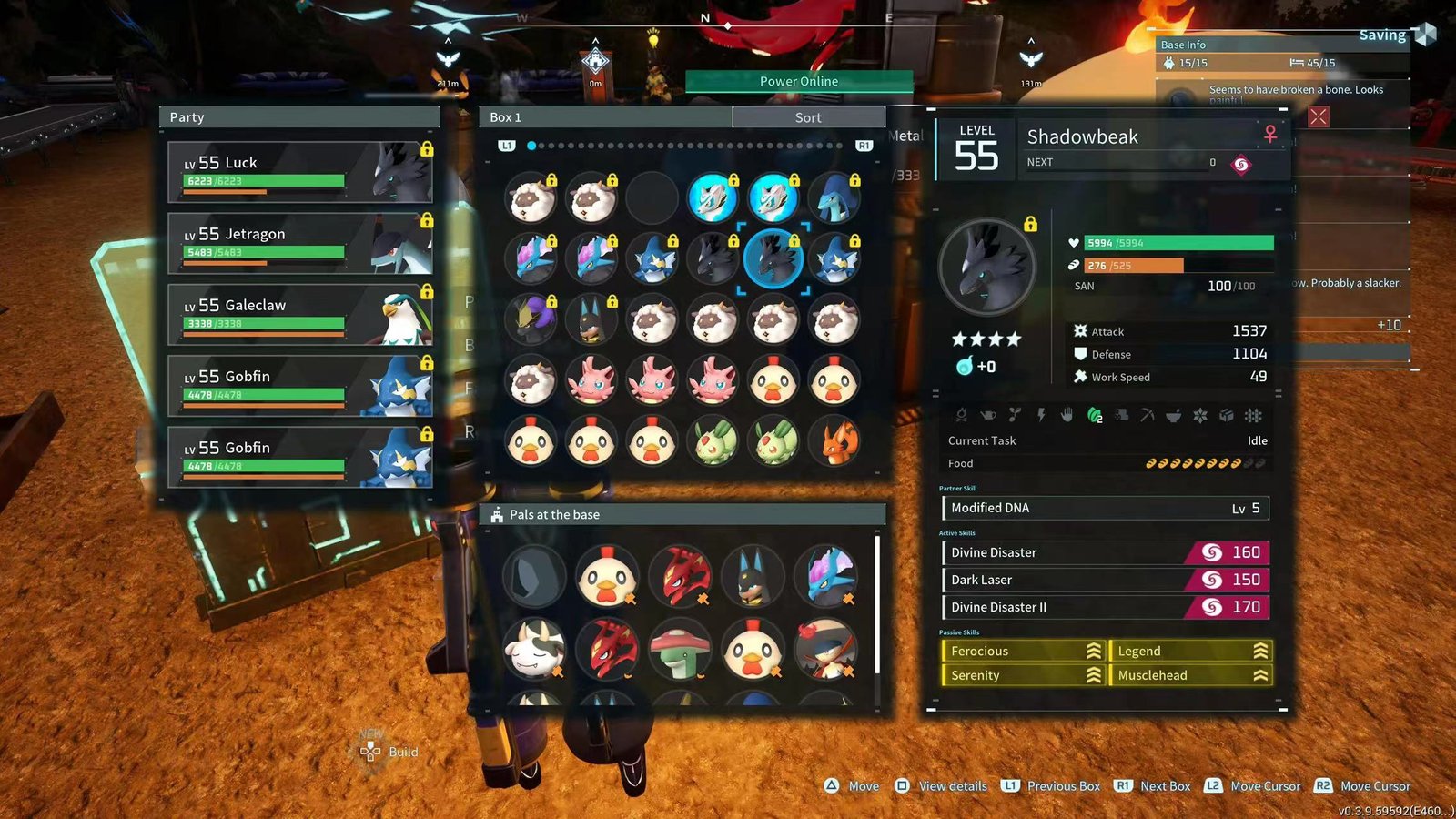The width and height of the screenshot is (1456, 819).
Task: Select the highlighted Shadowbeak box slot
Action: pyautogui.click(x=773, y=258)
